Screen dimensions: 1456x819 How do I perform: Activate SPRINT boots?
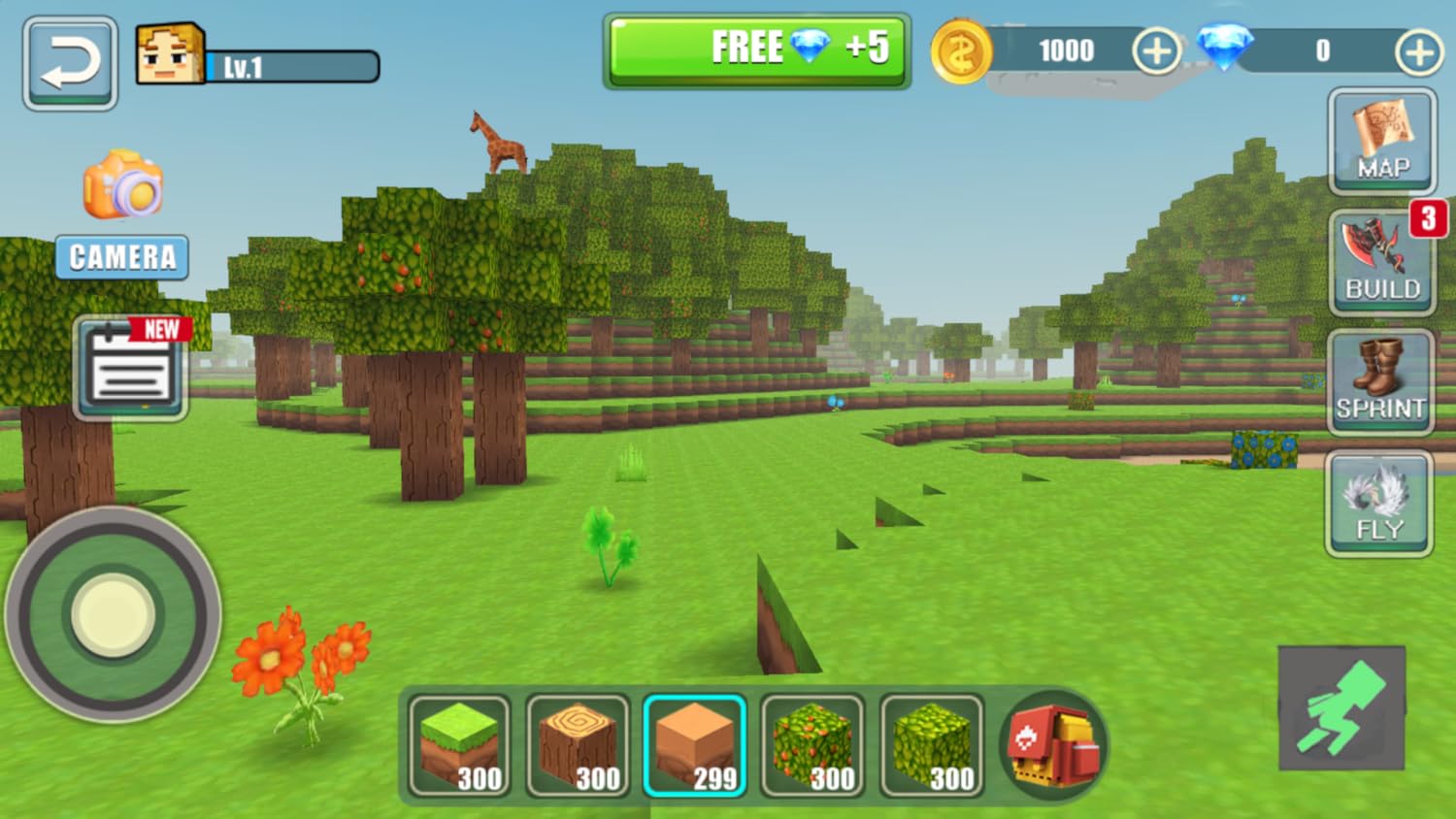pos(1380,381)
